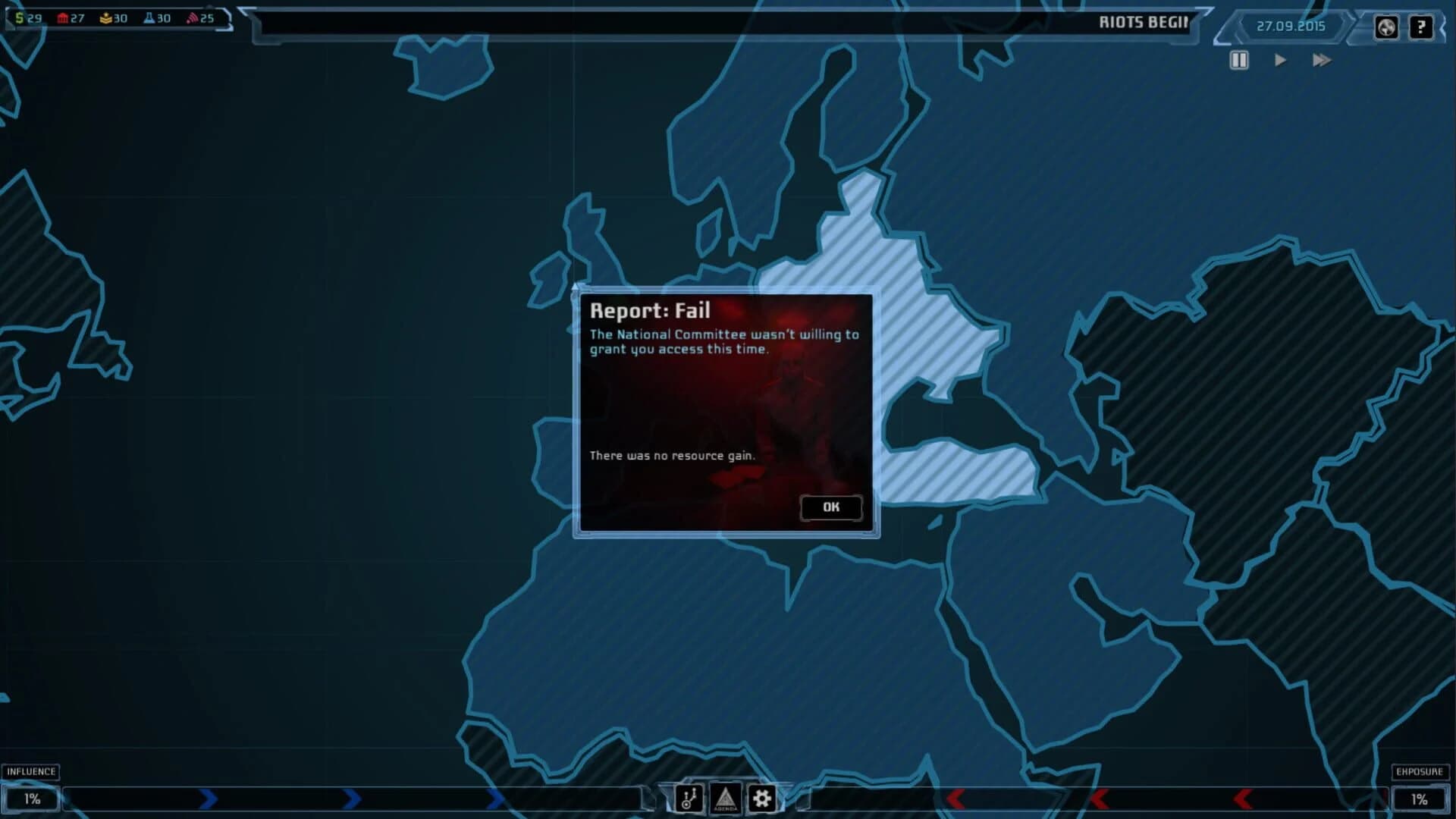This screenshot has height=819, width=1456.
Task: Select the gold military chevron icon
Action: [106, 17]
